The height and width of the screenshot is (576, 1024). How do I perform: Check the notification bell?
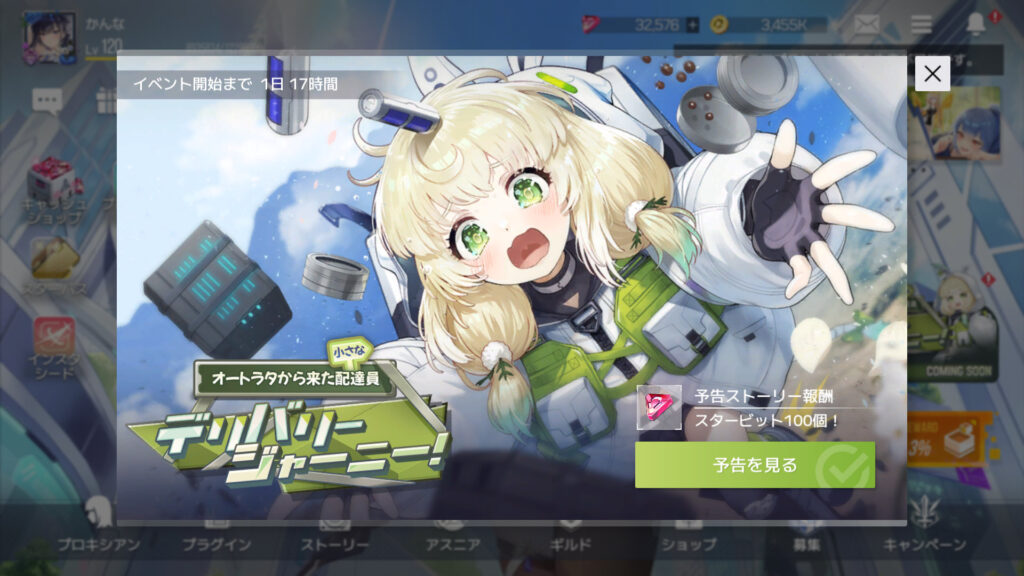pyautogui.click(x=976, y=25)
